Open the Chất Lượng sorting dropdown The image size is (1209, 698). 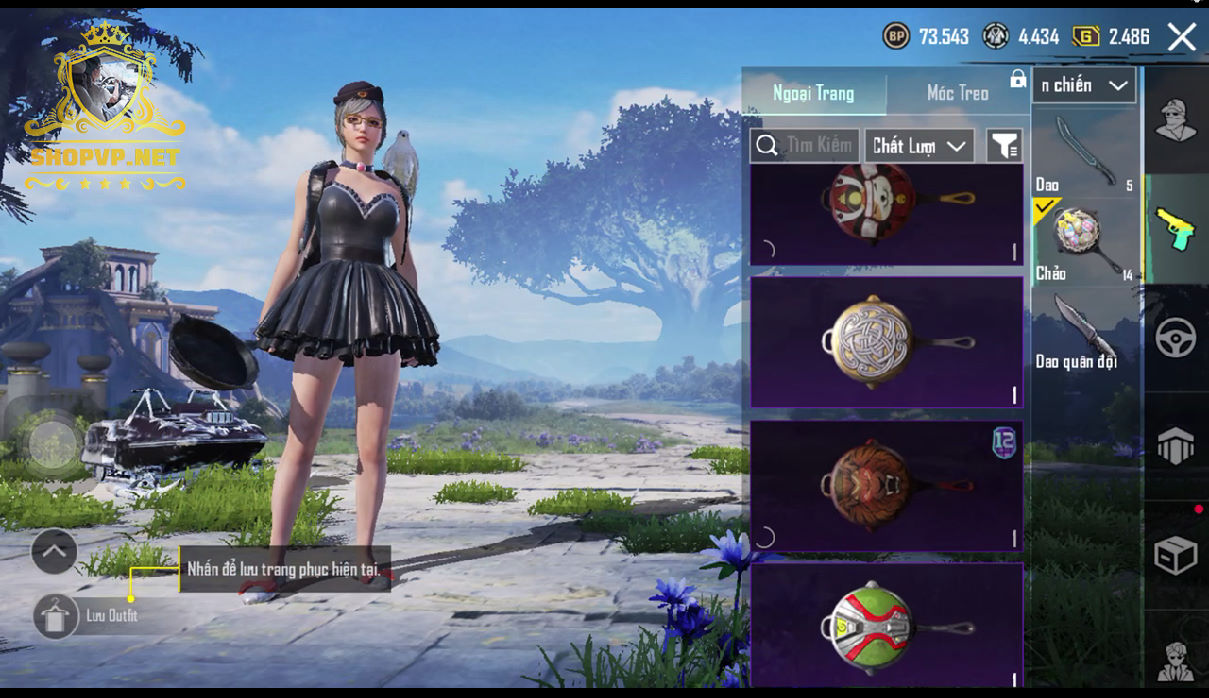coord(919,146)
